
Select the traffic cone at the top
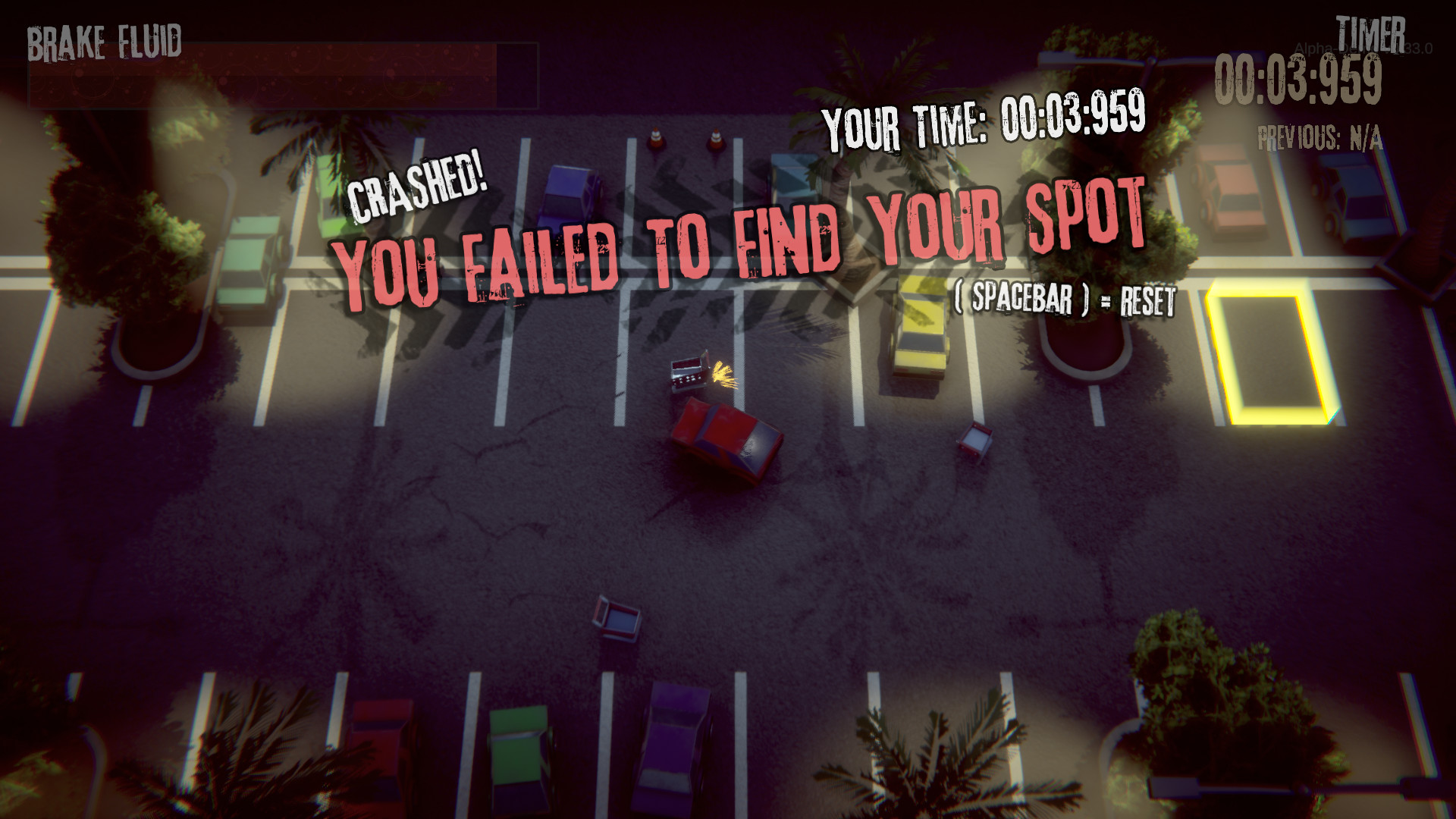tap(655, 136)
